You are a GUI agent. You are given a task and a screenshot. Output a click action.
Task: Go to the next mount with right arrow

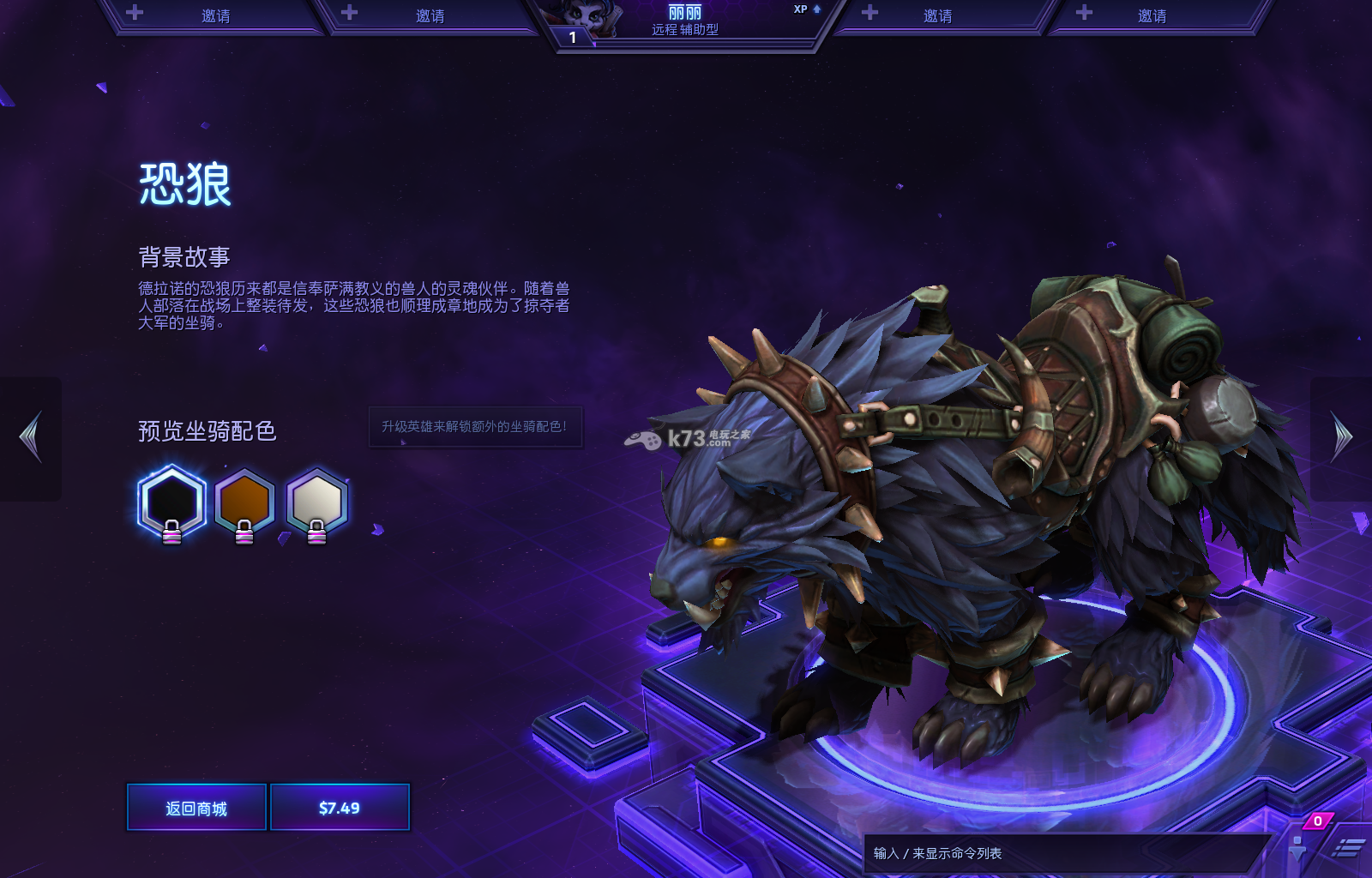[x=1341, y=437]
